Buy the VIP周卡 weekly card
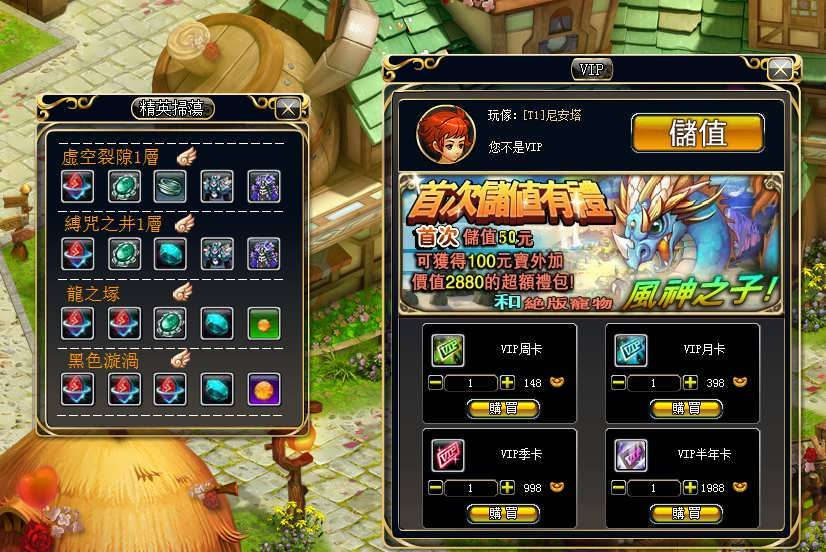This screenshot has height=552, width=826. click(x=502, y=407)
